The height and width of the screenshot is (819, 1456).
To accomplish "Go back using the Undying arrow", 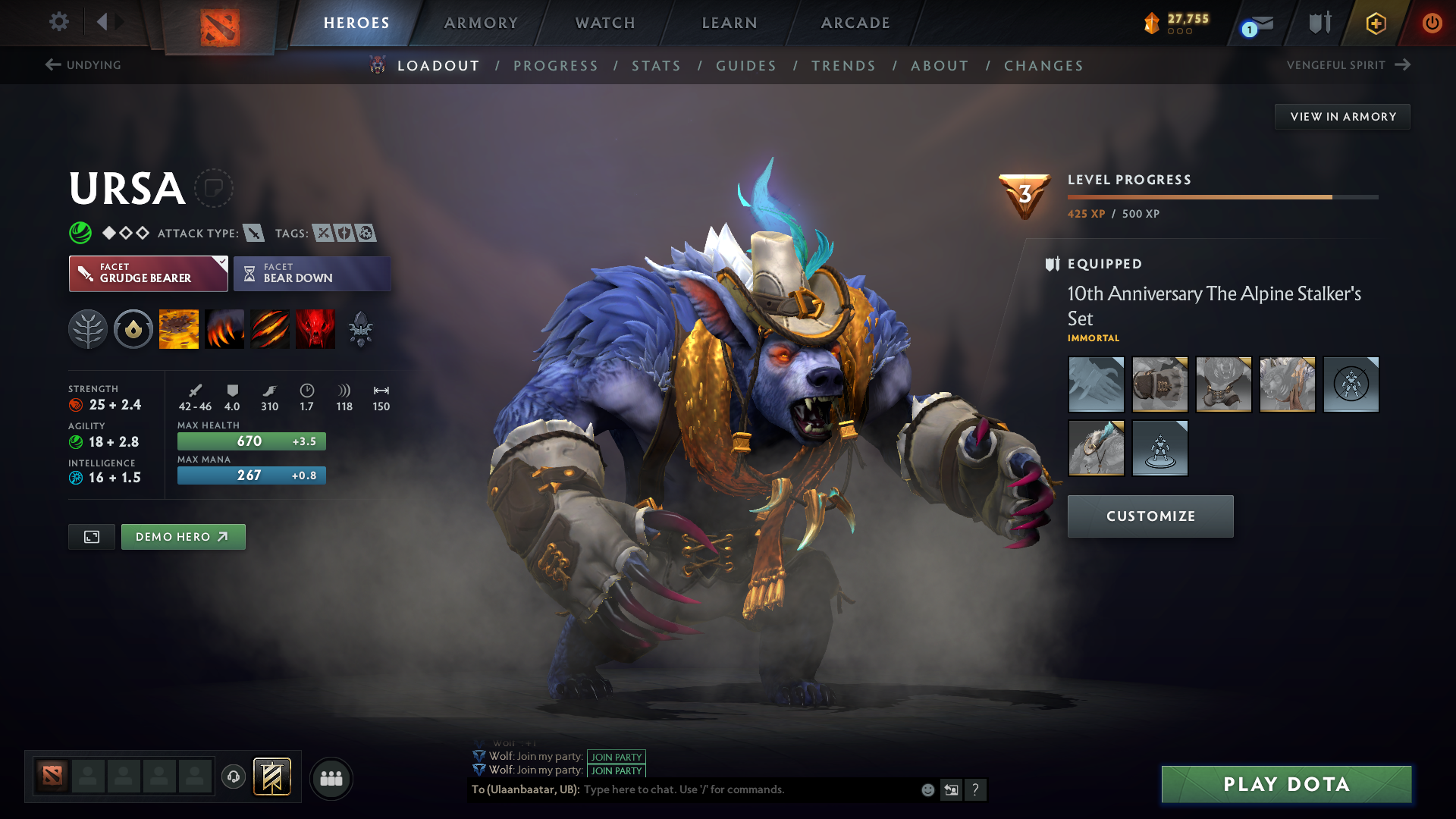I will (52, 64).
